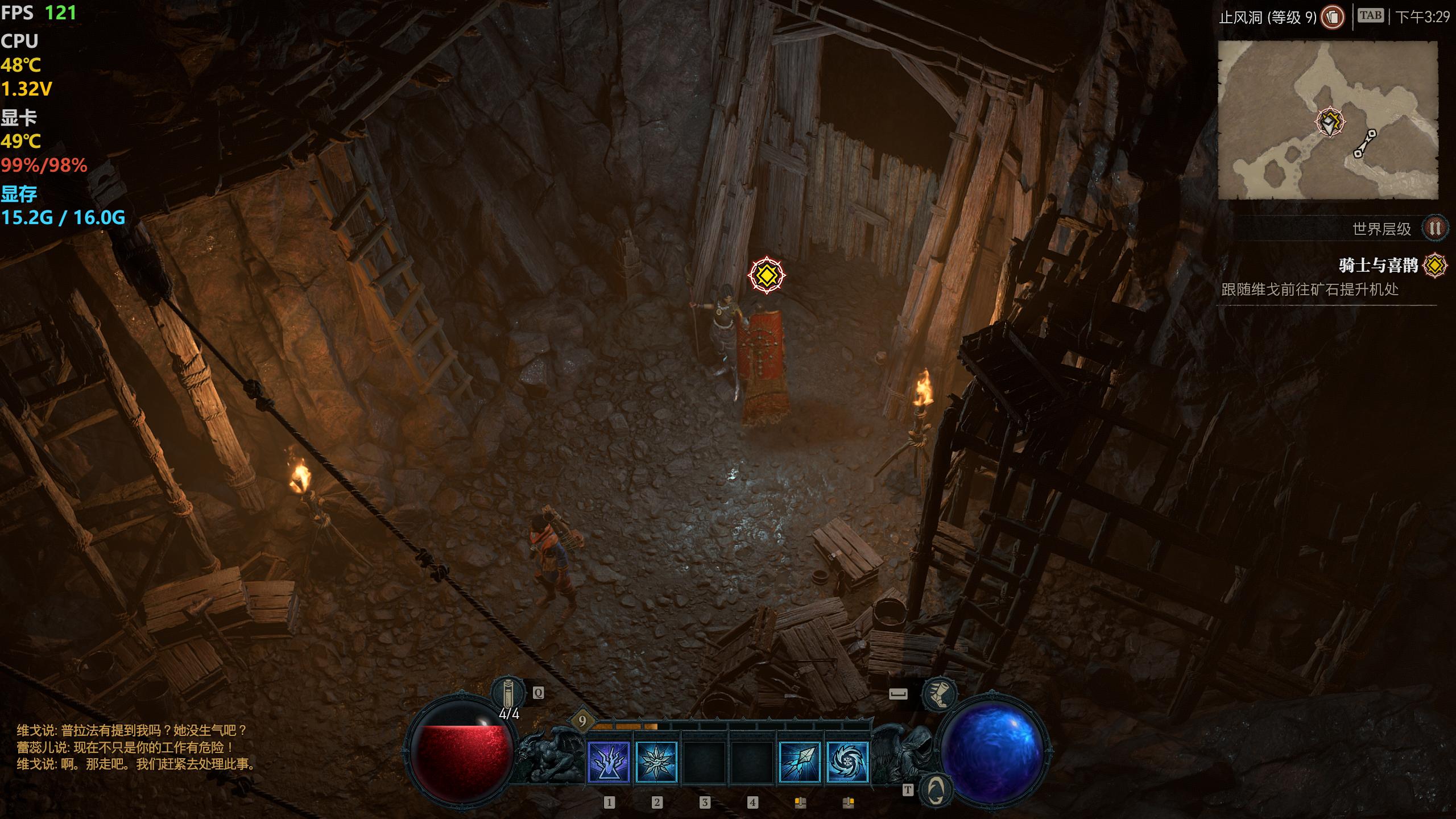Click the cards icon beside 止风洞
The image size is (1456, 819).
click(1332, 17)
